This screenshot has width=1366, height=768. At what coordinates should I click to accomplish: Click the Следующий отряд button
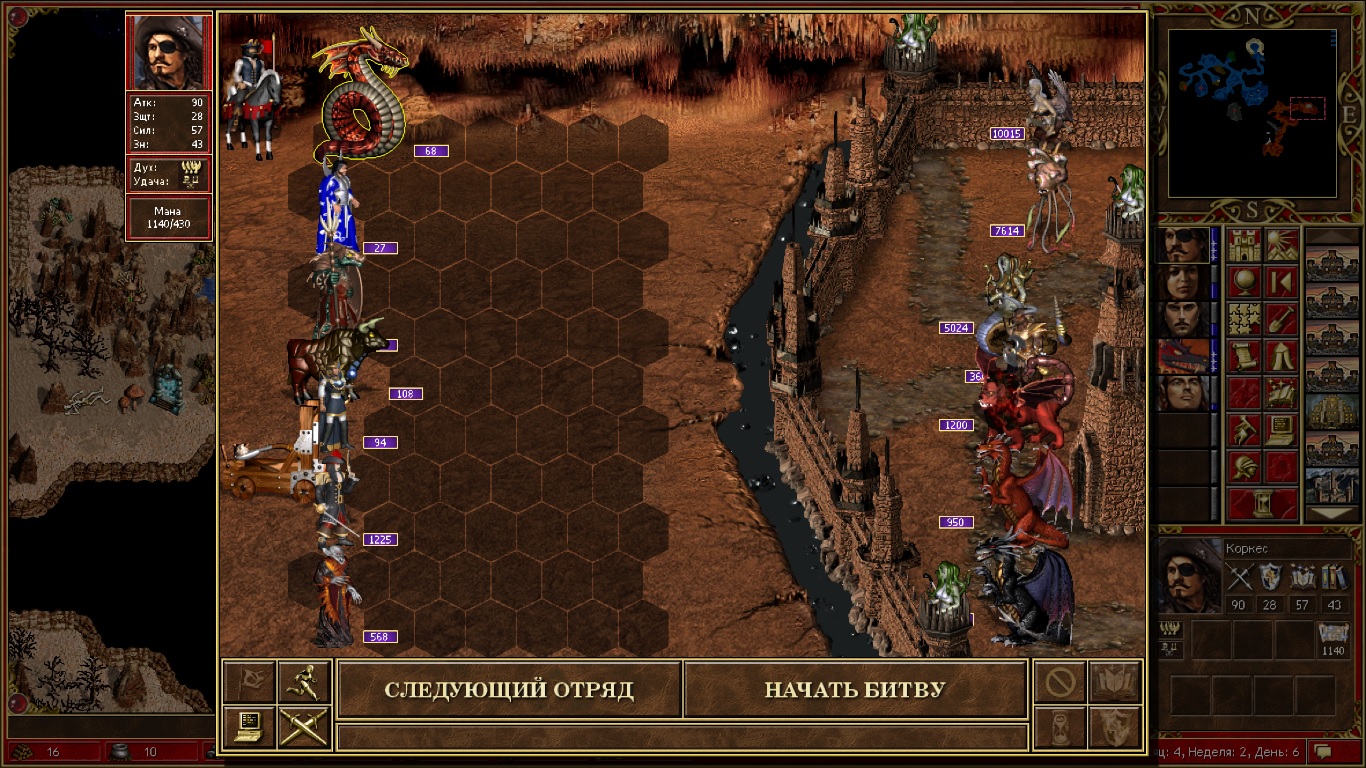(x=509, y=690)
